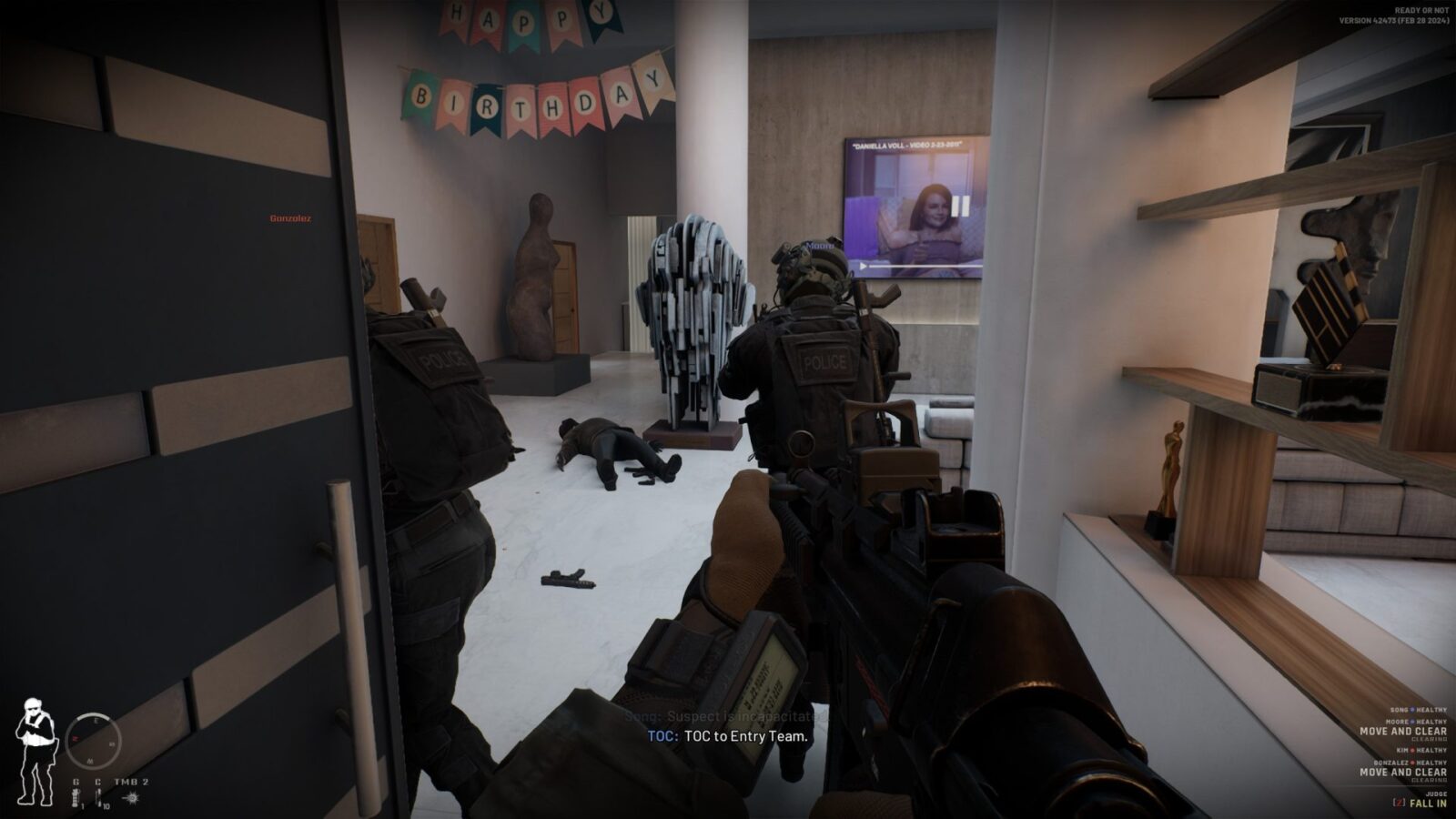The width and height of the screenshot is (1456, 819).
Task: Toggle Kim's red health marker
Action: (1413, 750)
